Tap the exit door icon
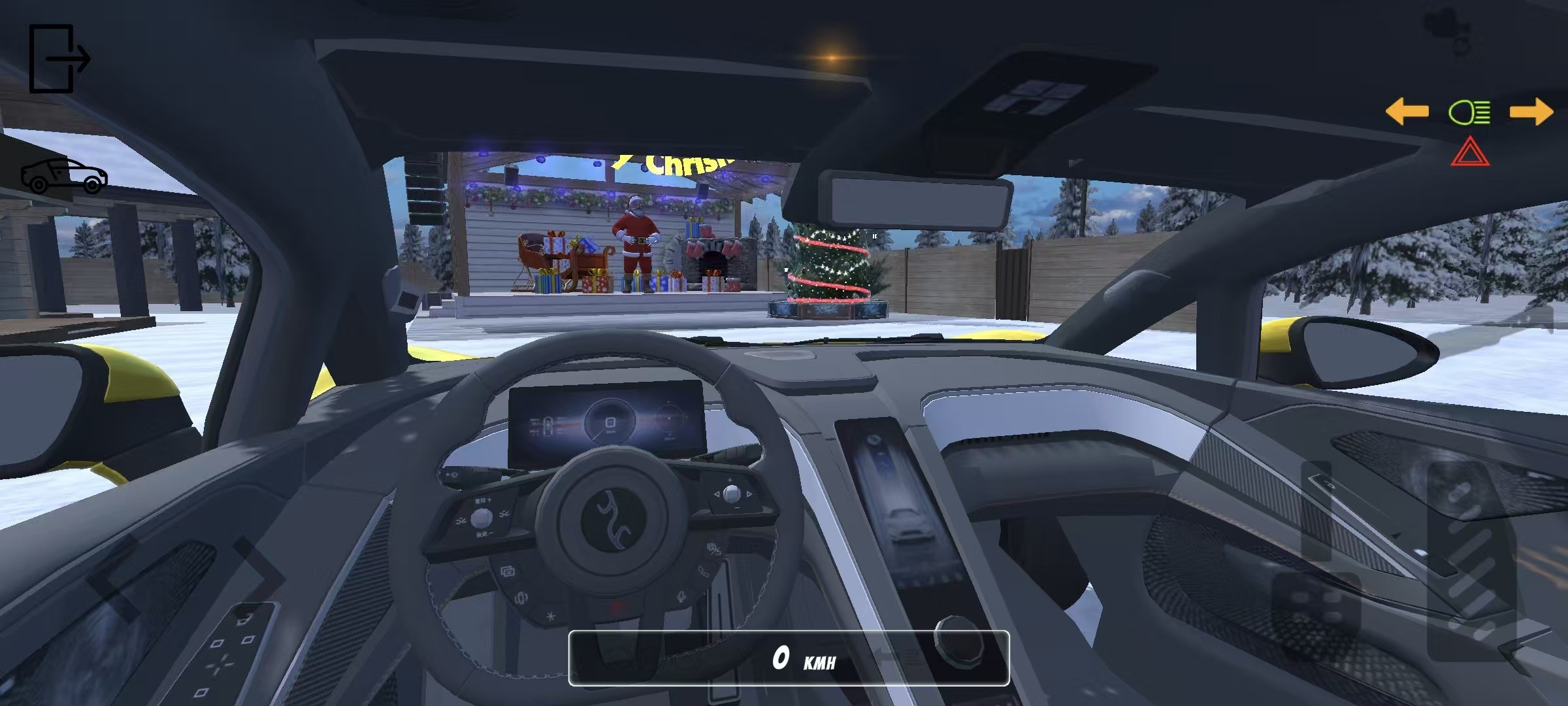The image size is (1568, 706). (x=59, y=59)
